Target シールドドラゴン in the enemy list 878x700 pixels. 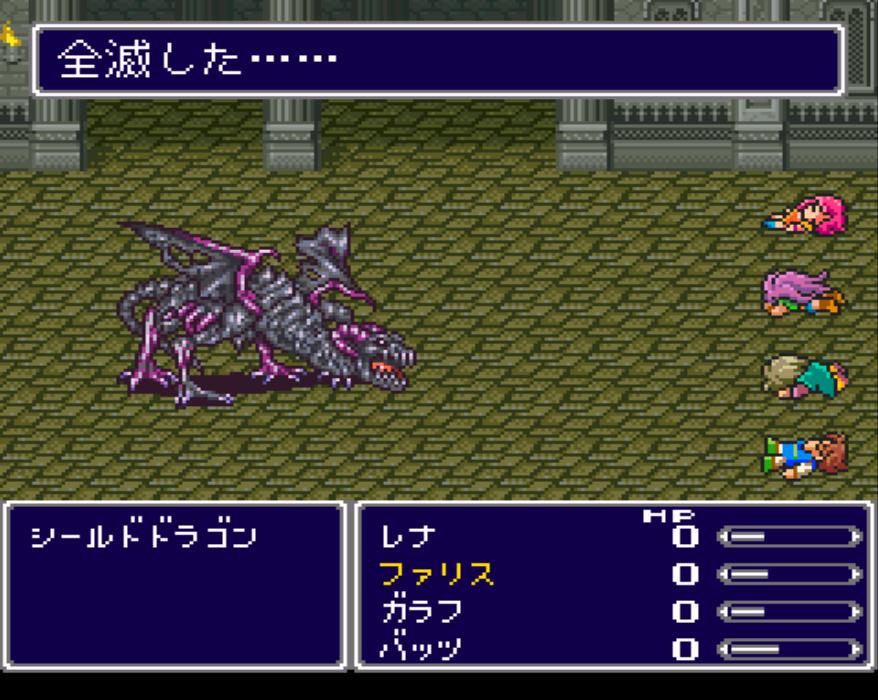tap(143, 537)
